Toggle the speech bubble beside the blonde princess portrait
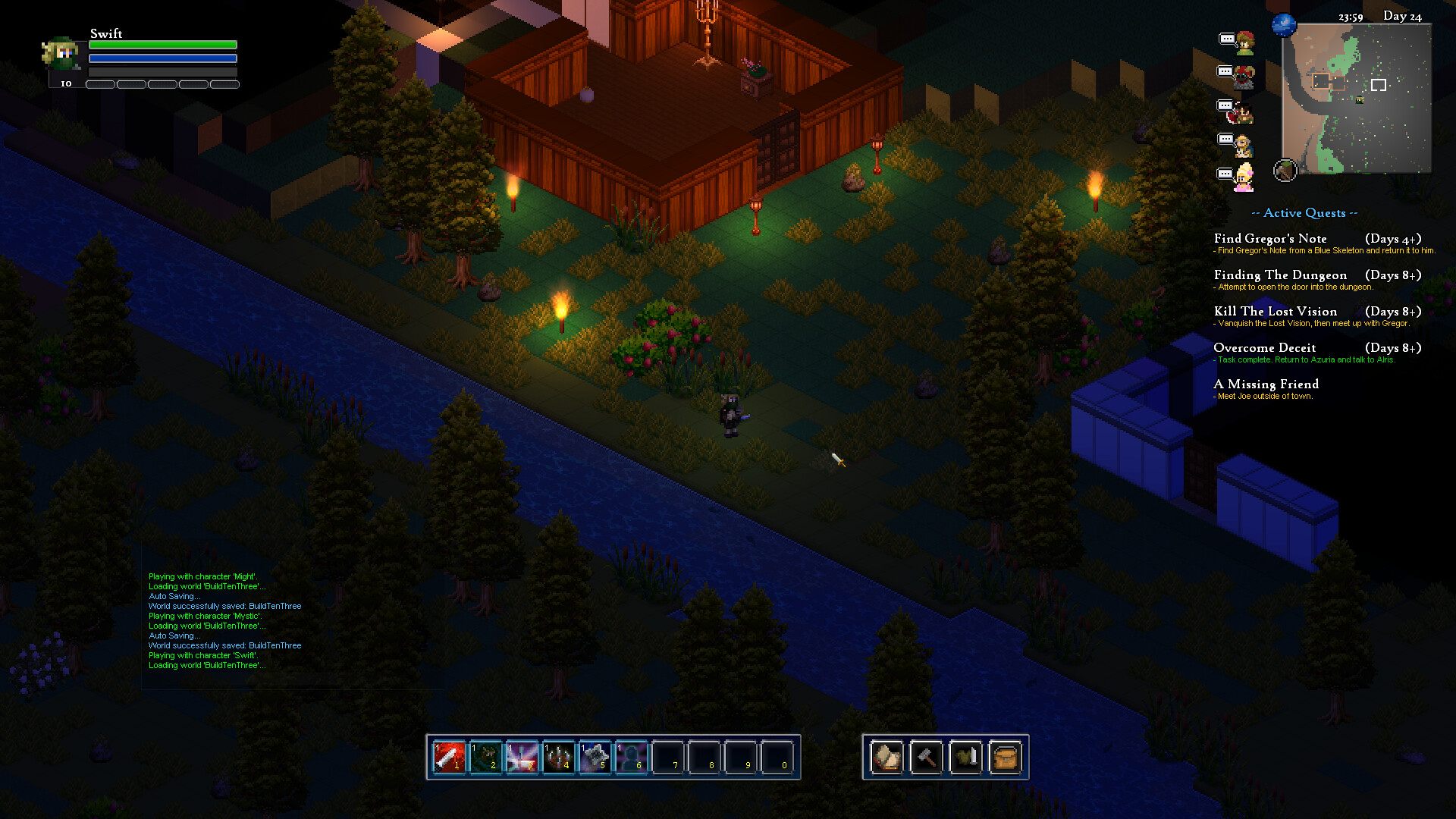 (x=1226, y=173)
